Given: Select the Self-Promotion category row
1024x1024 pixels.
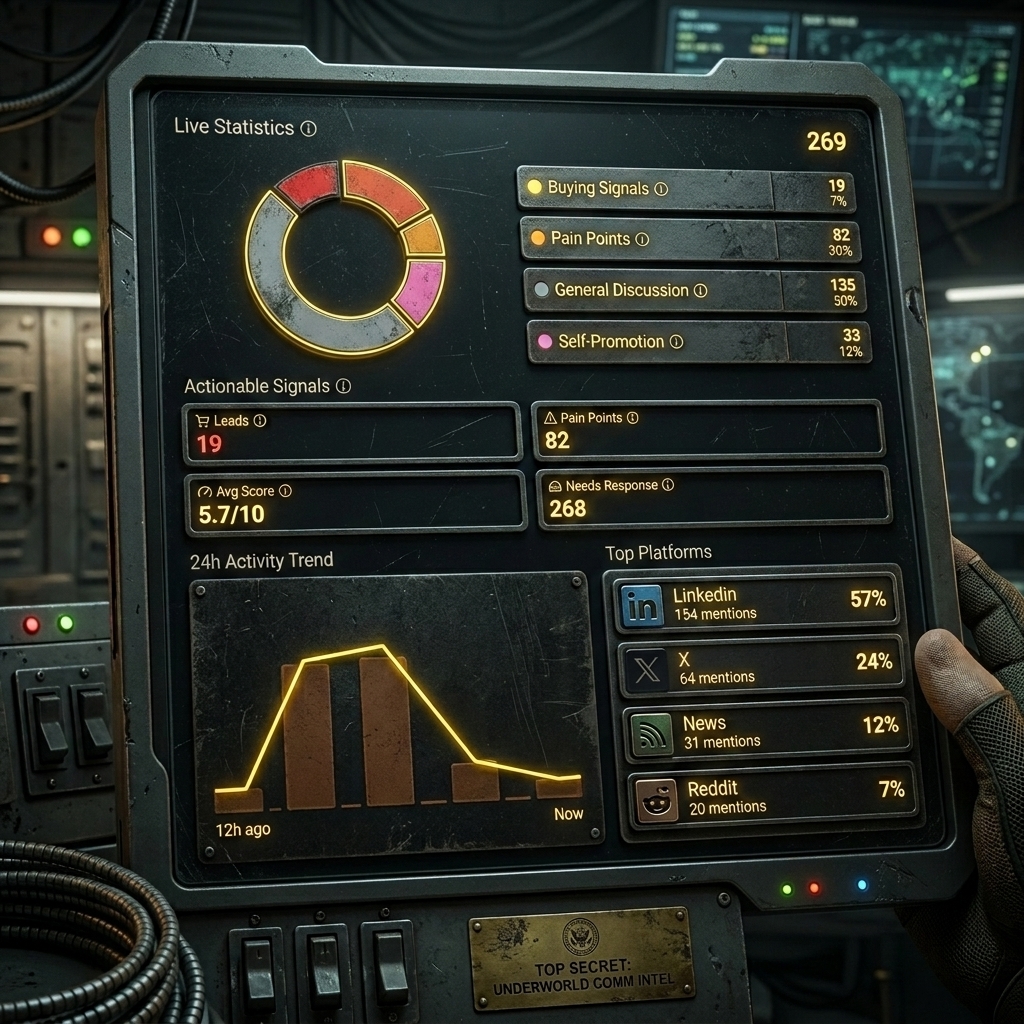Looking at the screenshot, I should point(698,342).
